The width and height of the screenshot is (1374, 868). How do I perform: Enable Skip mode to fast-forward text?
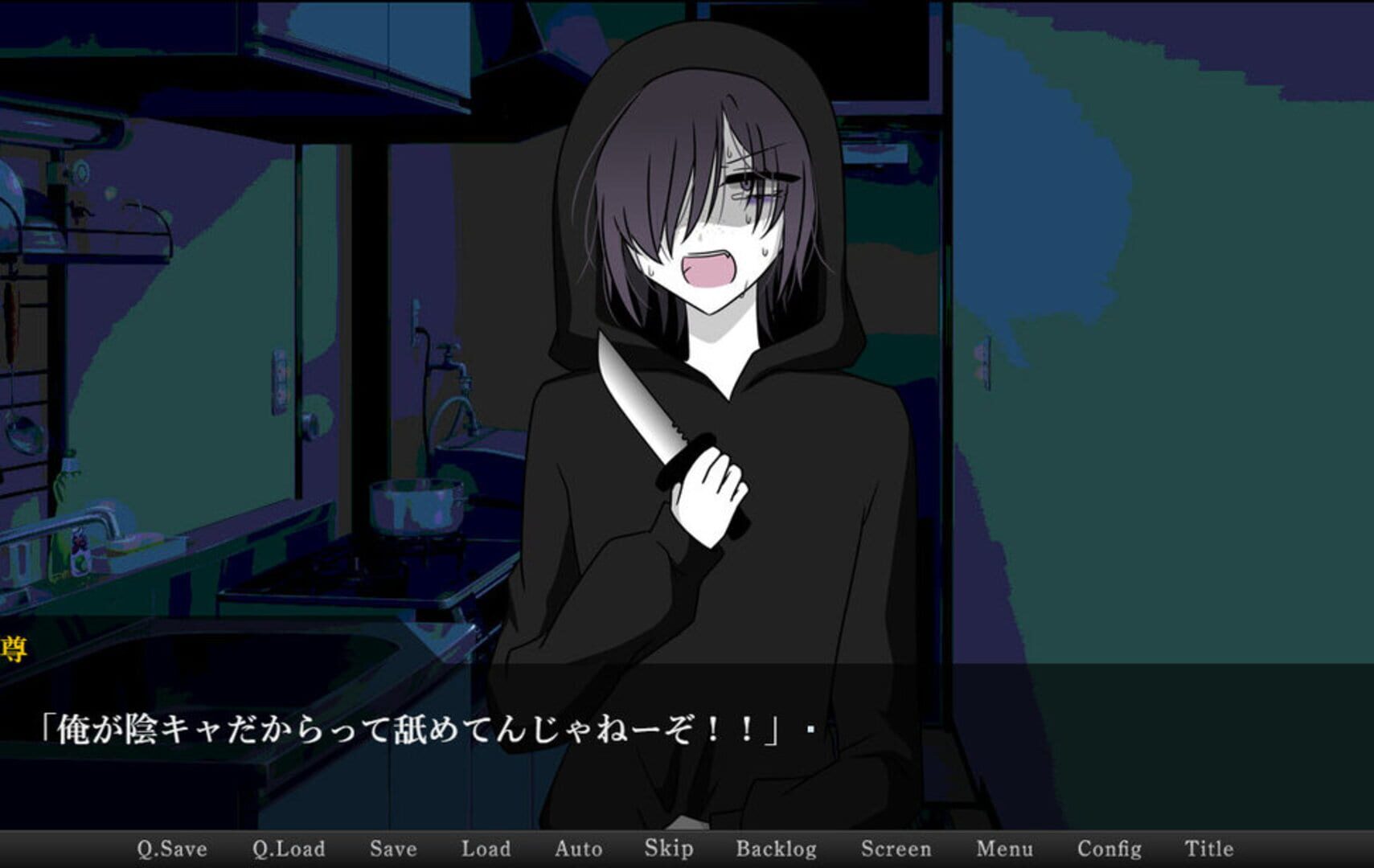pos(670,848)
